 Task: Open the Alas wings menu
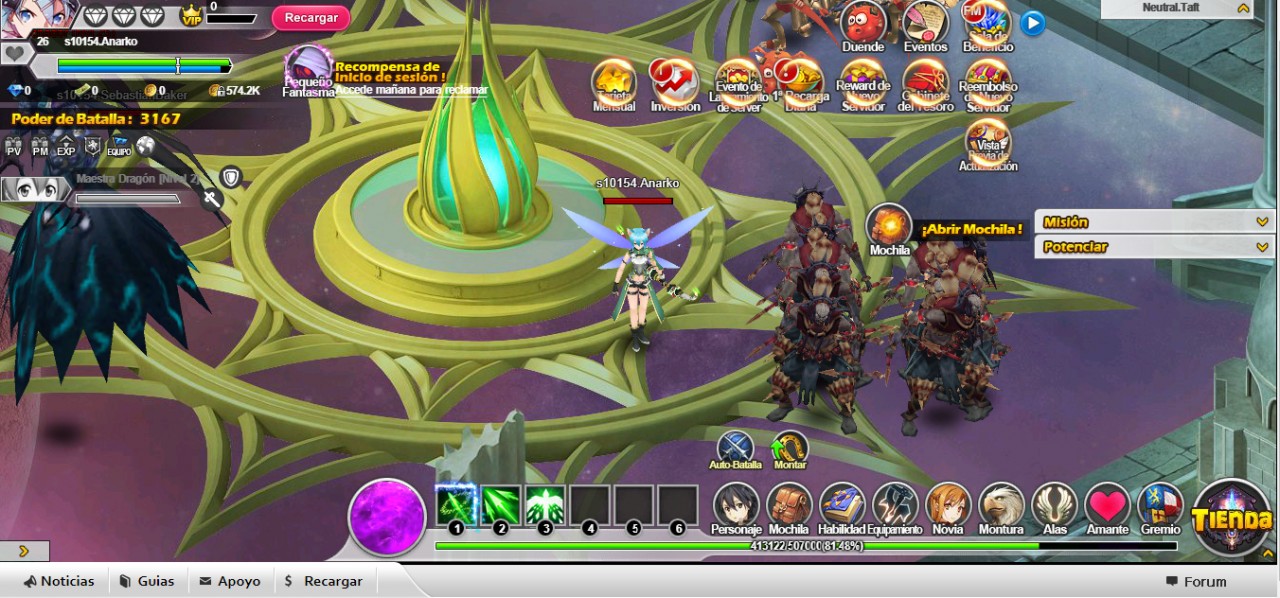(1054, 506)
